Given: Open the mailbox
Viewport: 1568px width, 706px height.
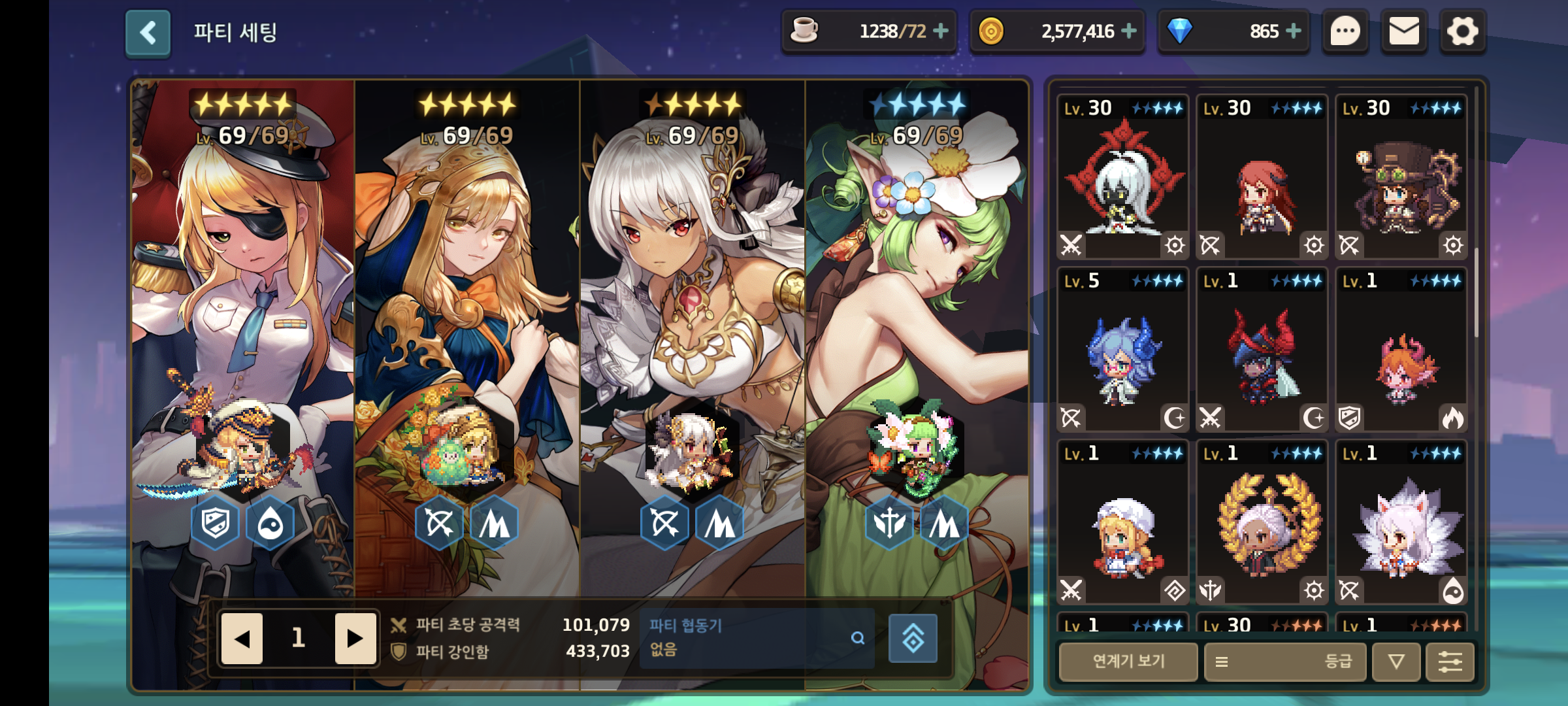Looking at the screenshot, I should tap(1404, 31).
